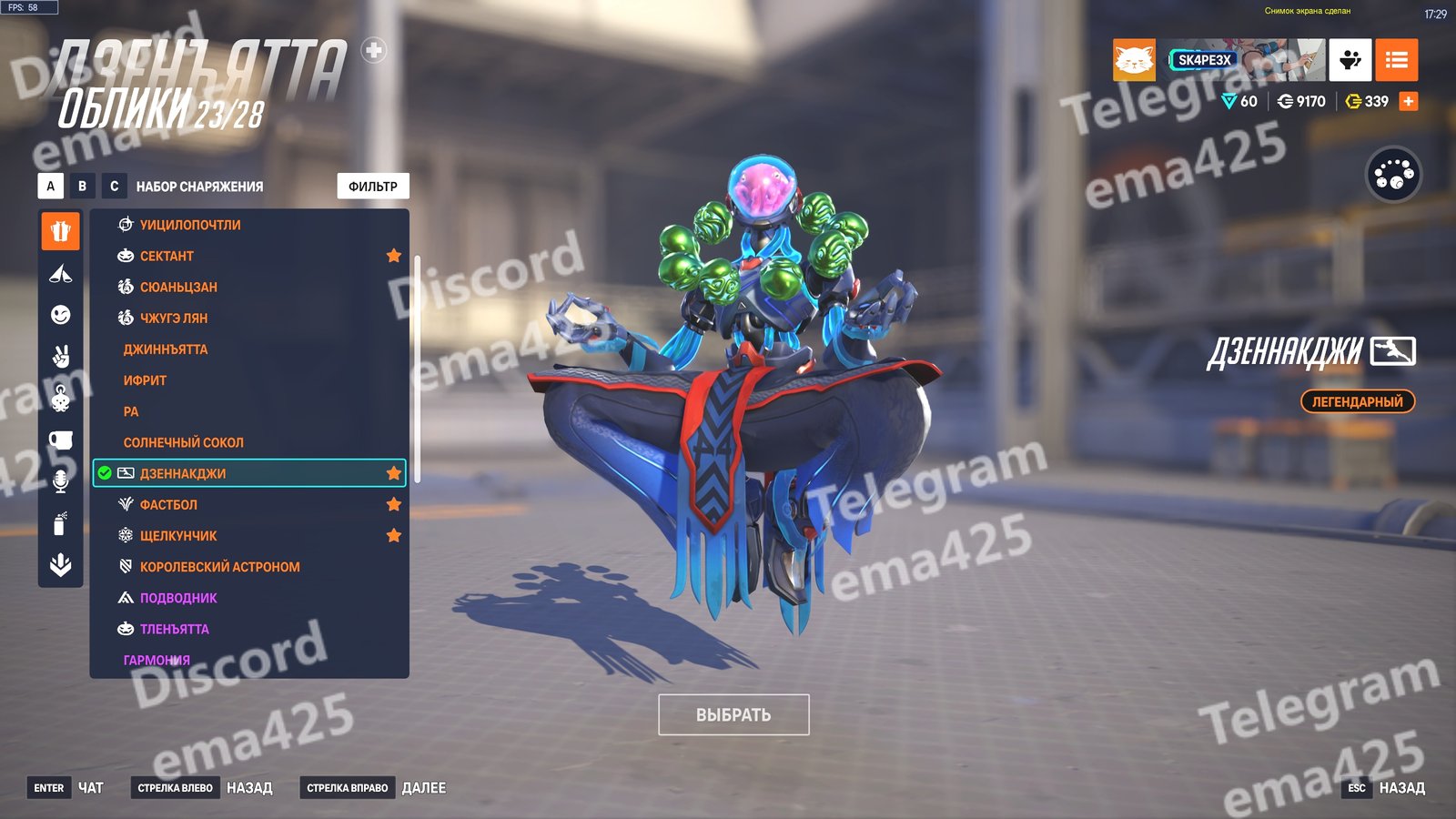Choose the Сектант skin entry
The height and width of the screenshot is (819, 1456).
pyautogui.click(x=167, y=256)
